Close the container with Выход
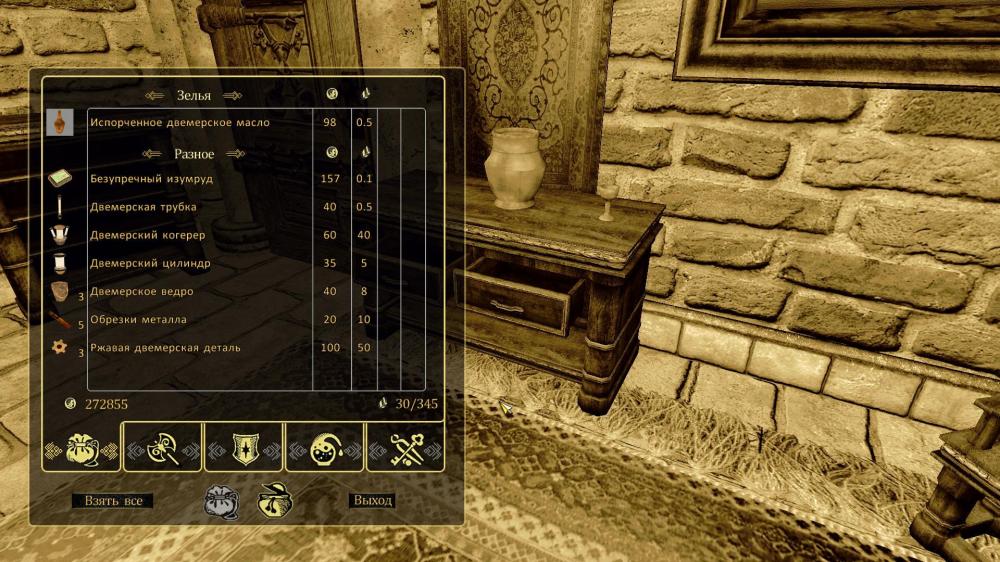1000x562 pixels. click(x=372, y=500)
